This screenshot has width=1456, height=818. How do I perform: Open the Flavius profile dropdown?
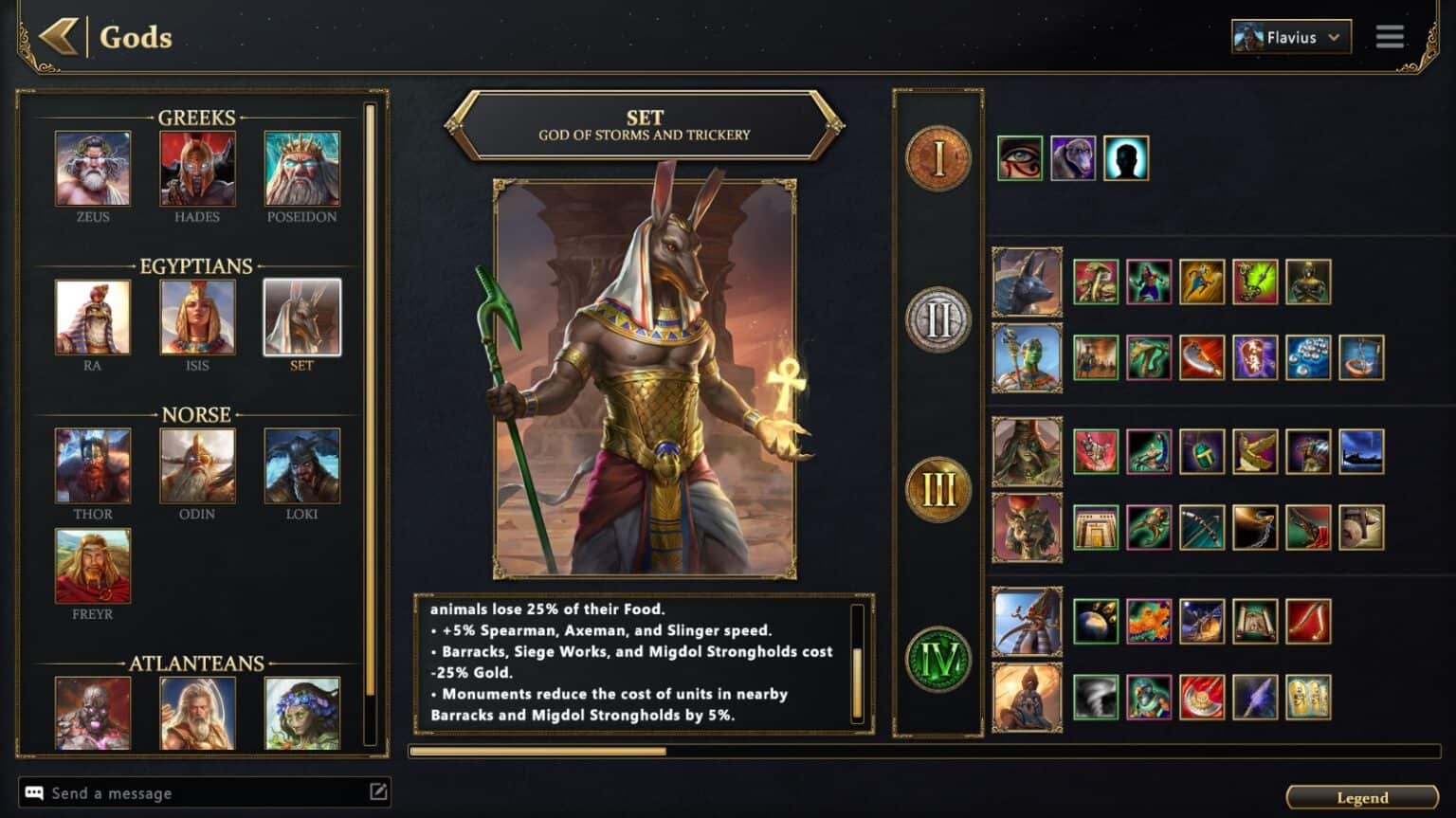1290,37
